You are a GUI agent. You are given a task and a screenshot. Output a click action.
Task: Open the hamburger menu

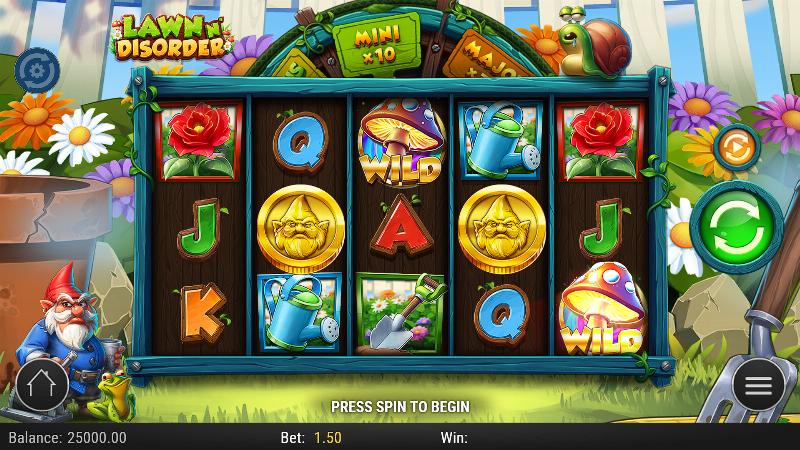[x=758, y=385]
